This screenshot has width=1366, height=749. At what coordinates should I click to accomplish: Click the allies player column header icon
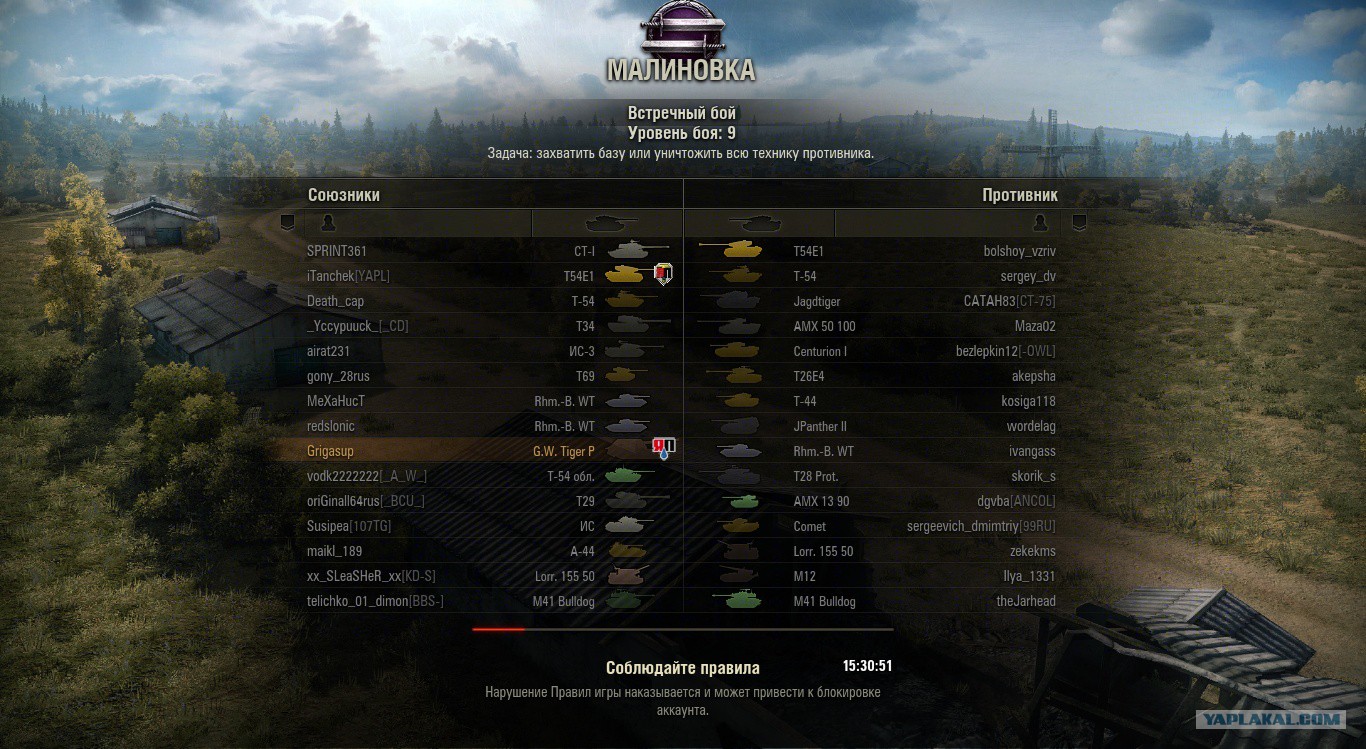pyautogui.click(x=327, y=222)
